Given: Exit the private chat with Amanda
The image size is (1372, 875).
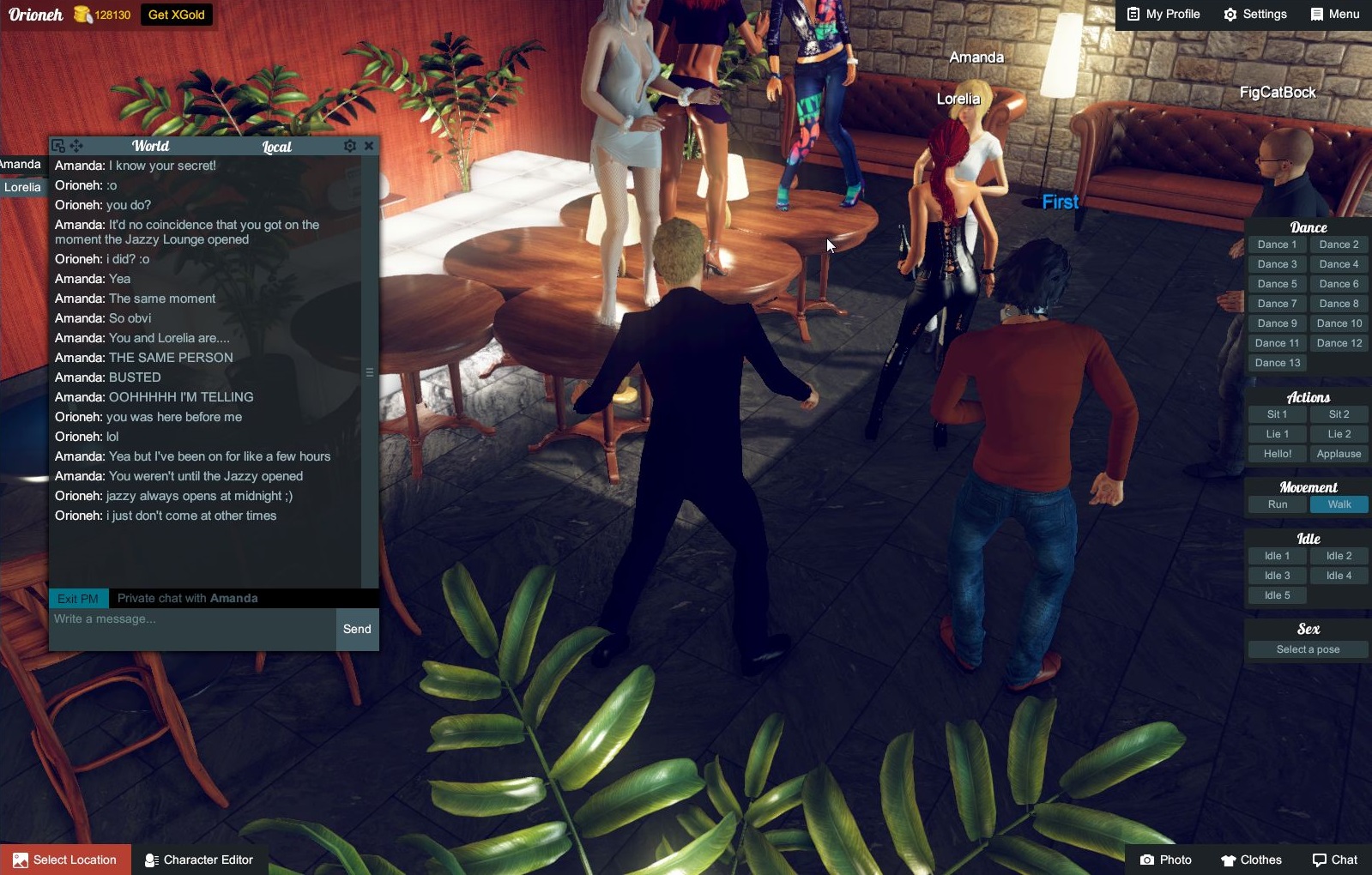Looking at the screenshot, I should coord(78,599).
